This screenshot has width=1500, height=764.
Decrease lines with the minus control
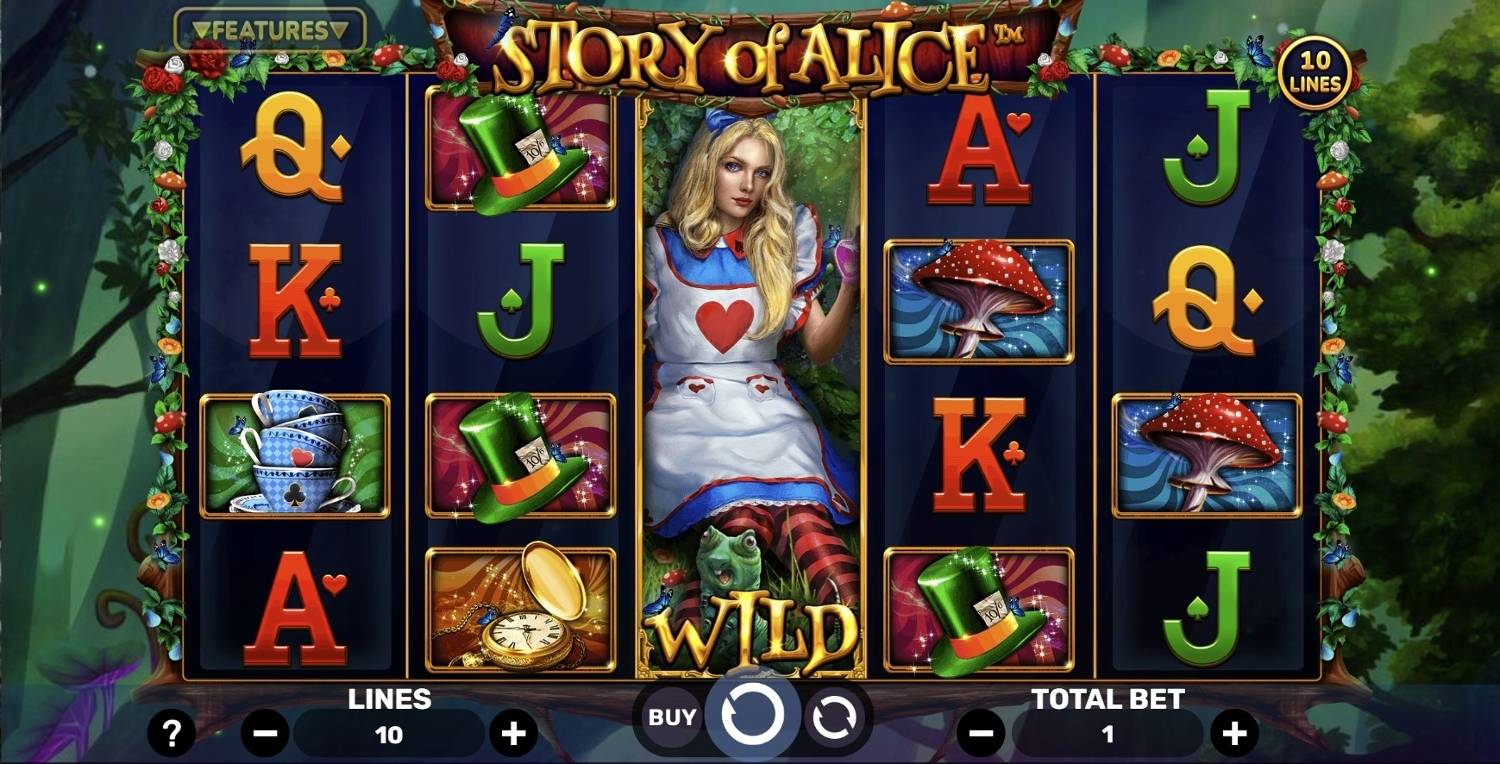[266, 733]
